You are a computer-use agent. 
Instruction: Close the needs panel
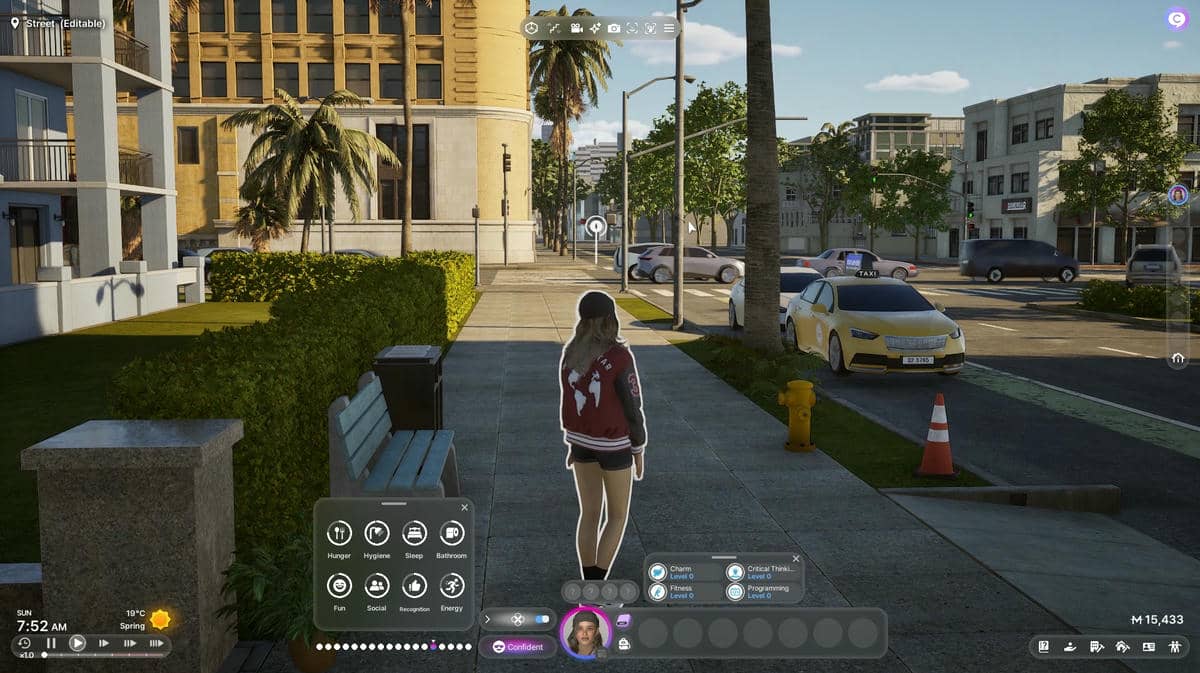[462, 507]
